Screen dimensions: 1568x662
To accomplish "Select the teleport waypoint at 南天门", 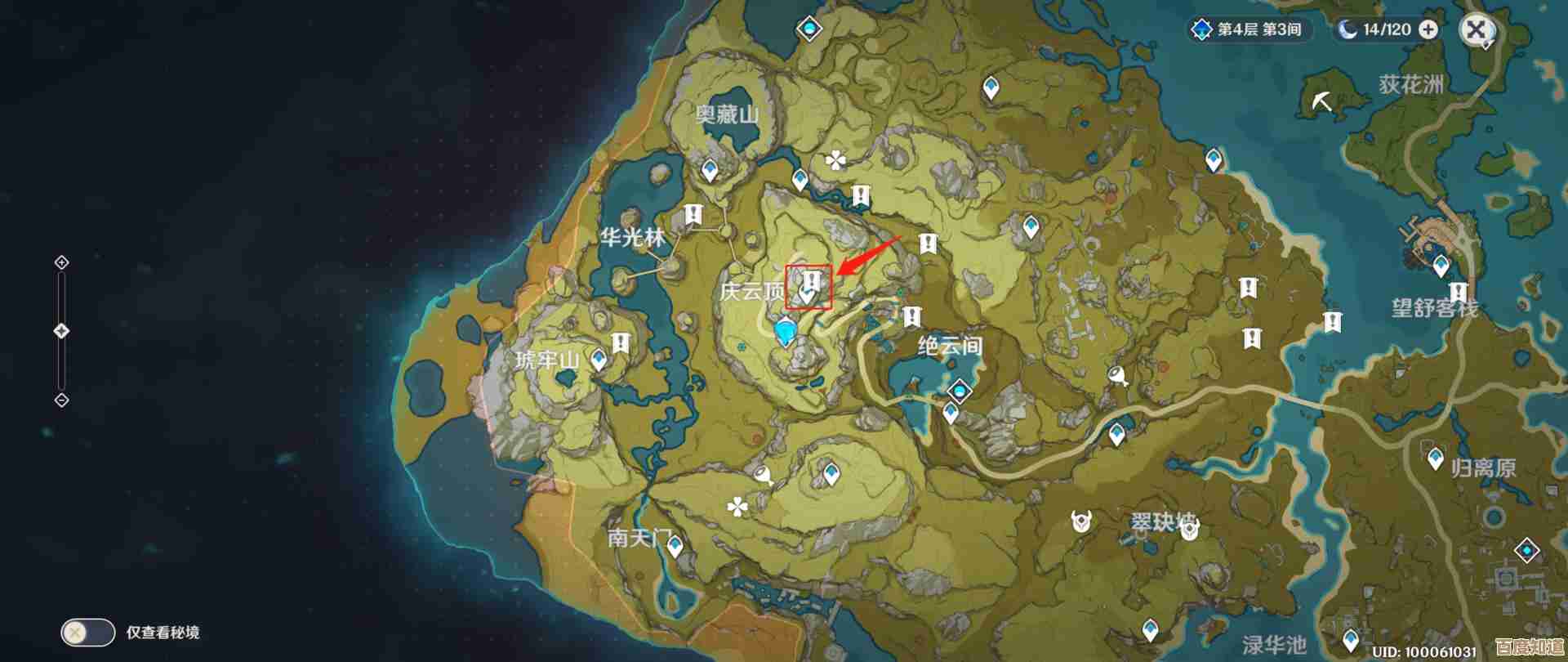I will pos(675,546).
